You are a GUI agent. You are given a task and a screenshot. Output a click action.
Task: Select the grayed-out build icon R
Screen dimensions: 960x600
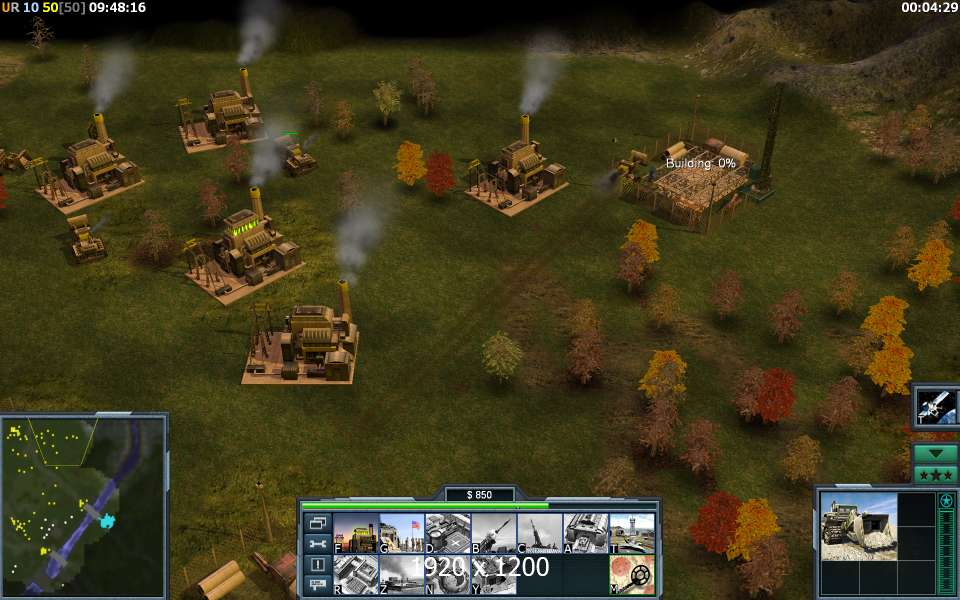(354, 574)
